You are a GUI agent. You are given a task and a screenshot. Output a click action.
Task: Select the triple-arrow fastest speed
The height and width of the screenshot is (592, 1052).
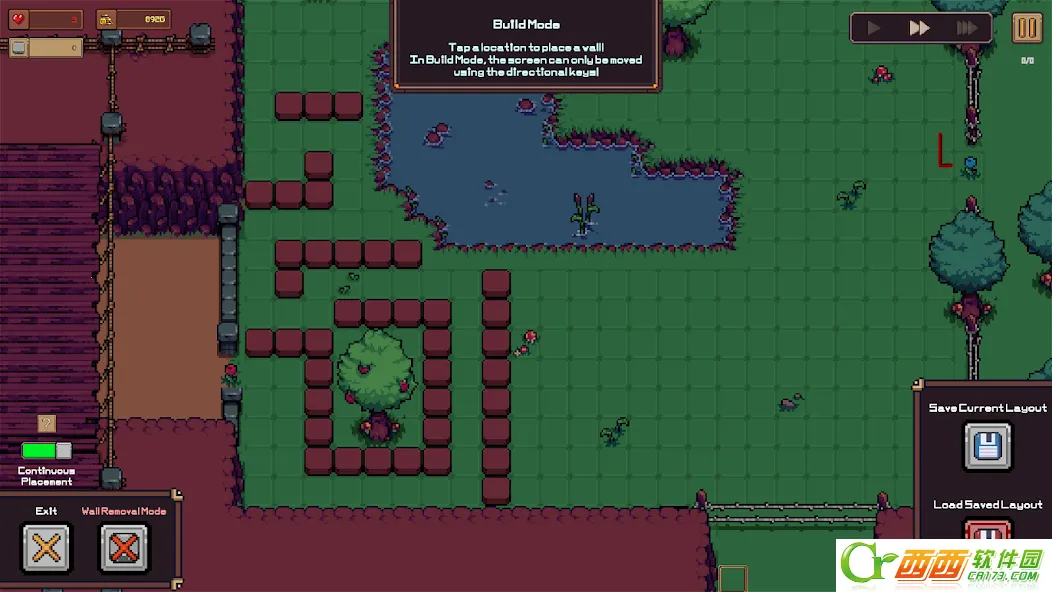966,28
